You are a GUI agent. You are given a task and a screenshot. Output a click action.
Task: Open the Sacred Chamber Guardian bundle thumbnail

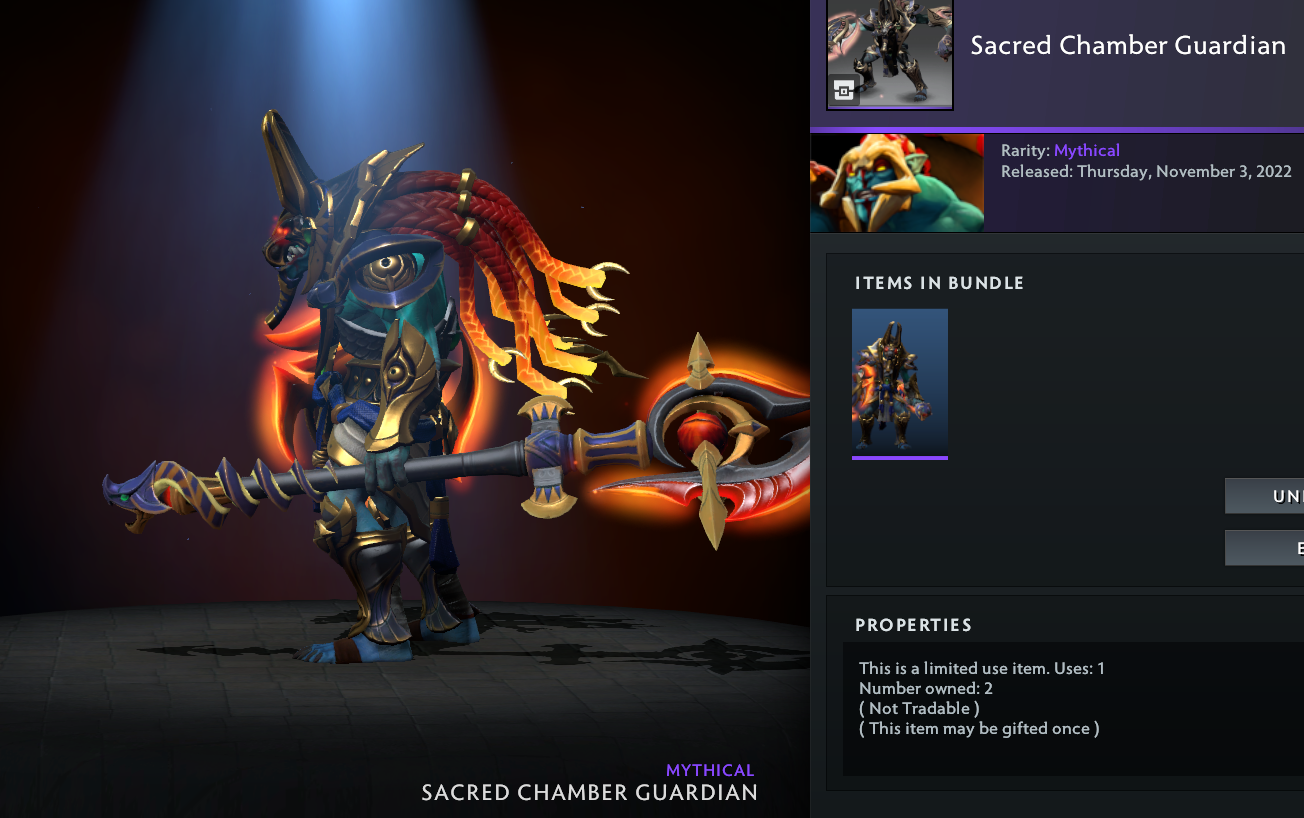pyautogui.click(x=889, y=54)
